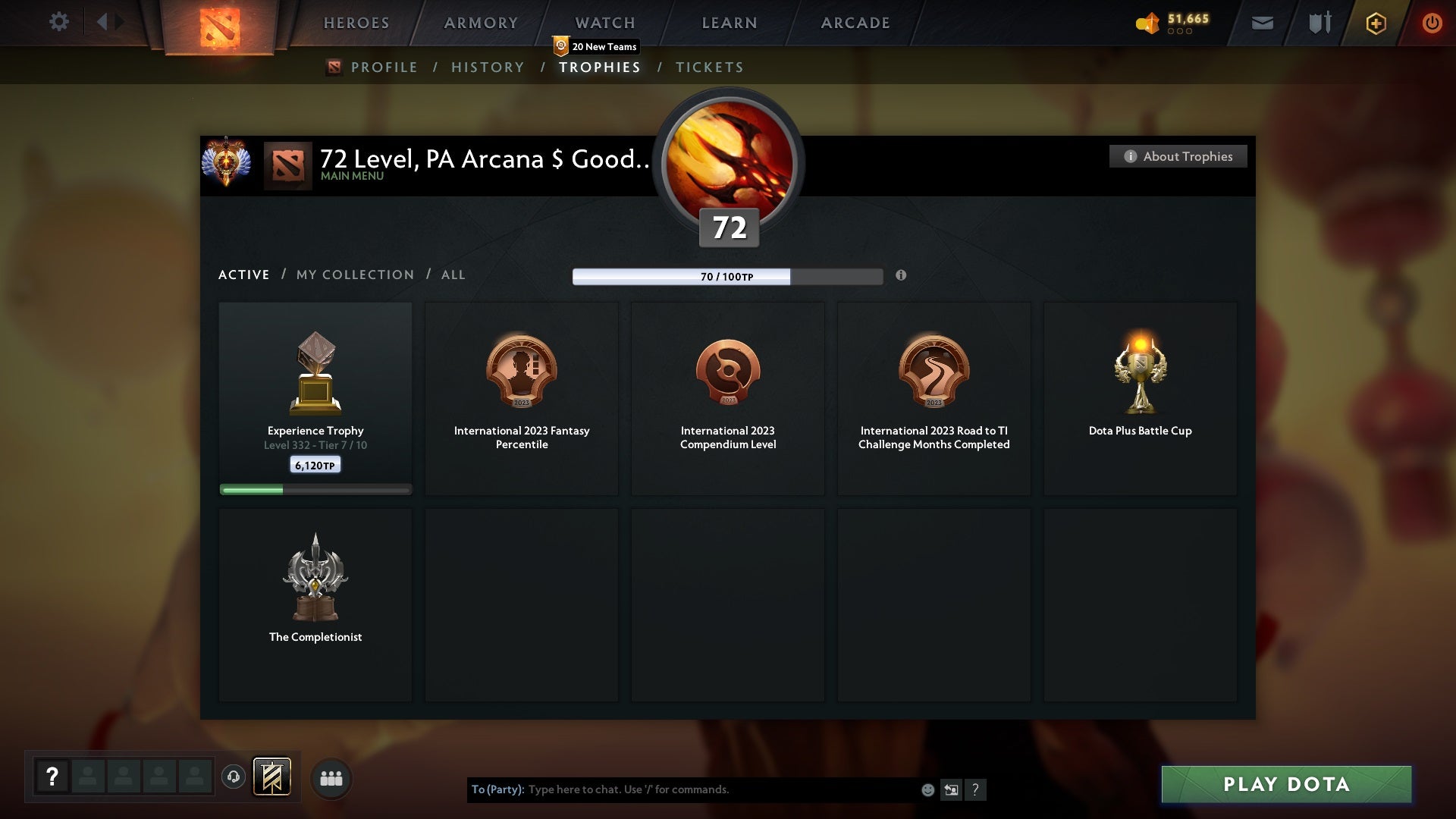Image resolution: width=1456 pixels, height=819 pixels.
Task: Click the guild banner icon
Action: click(273, 777)
